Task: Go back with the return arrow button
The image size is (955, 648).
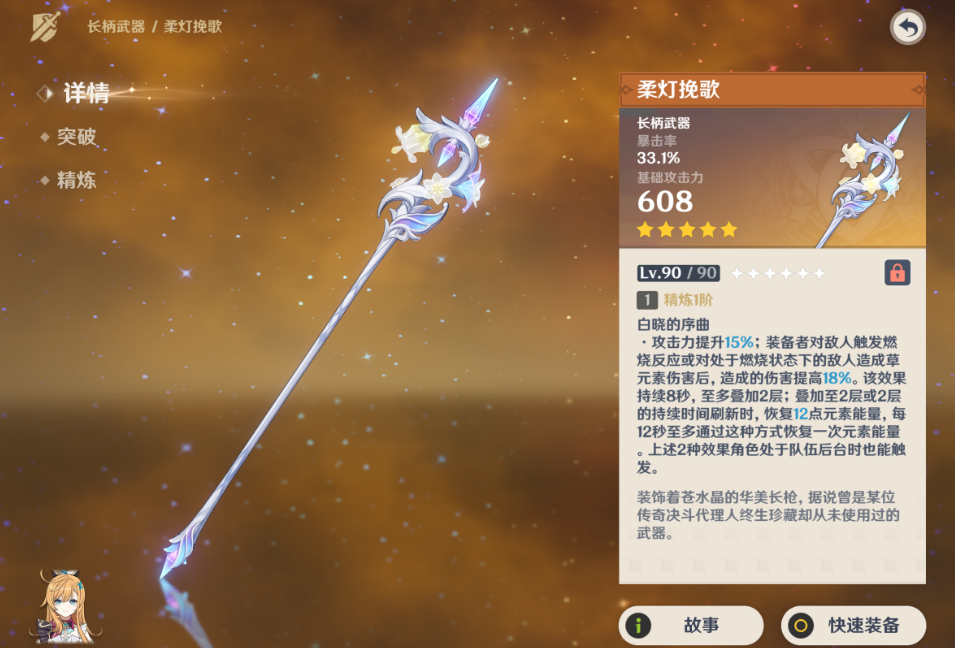Action: point(907,27)
